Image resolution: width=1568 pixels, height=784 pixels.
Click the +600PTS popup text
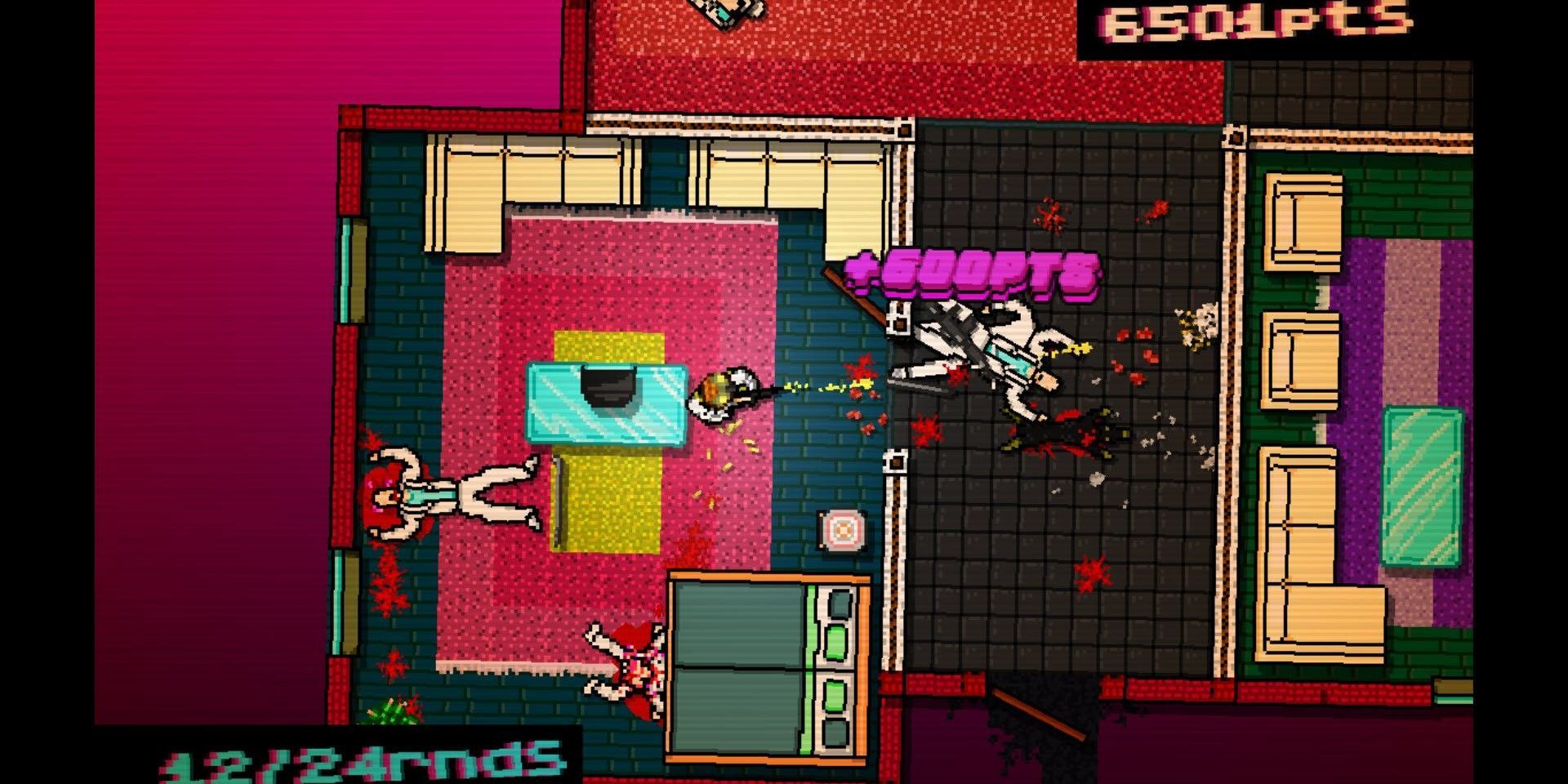point(972,274)
